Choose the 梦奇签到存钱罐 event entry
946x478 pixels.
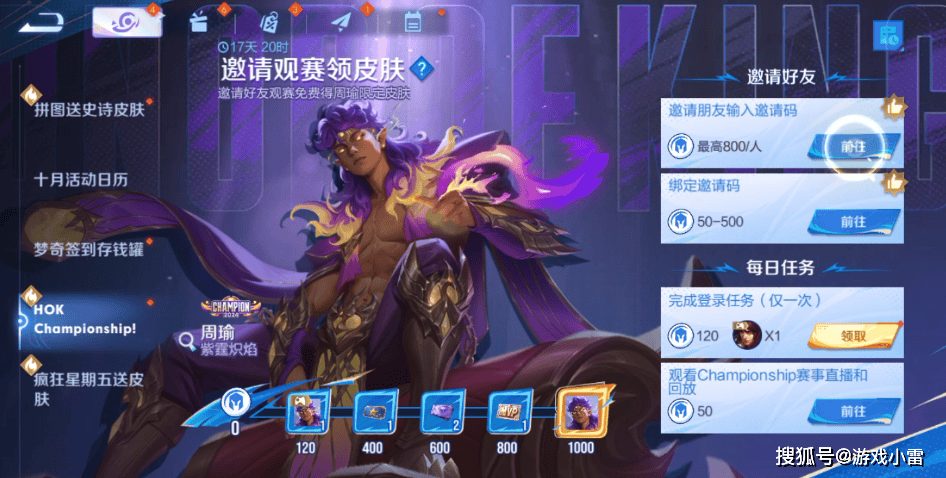click(88, 249)
